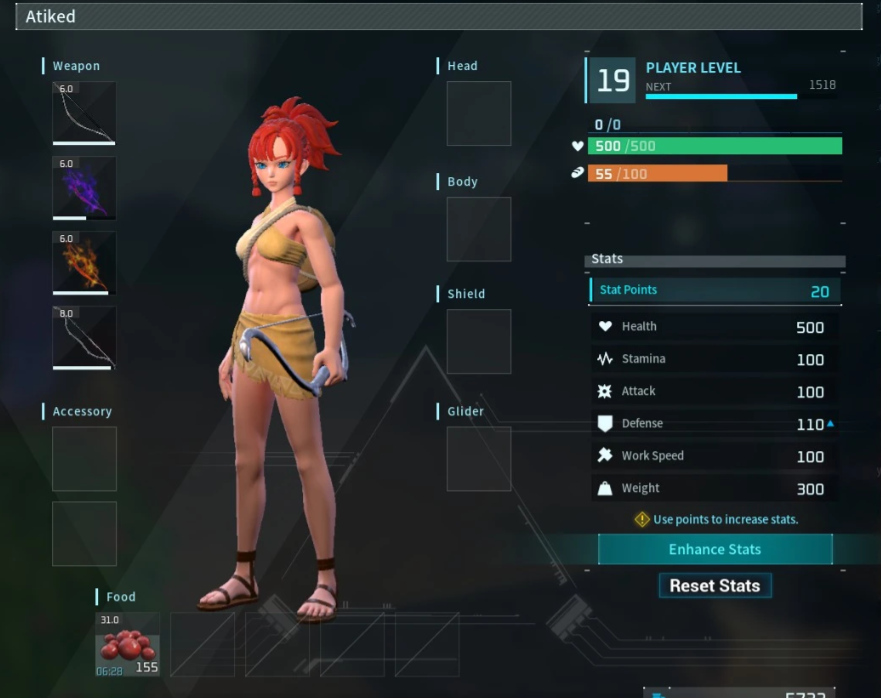Select the Work Speed stat row
This screenshot has height=698, width=881.
pyautogui.click(x=715, y=456)
